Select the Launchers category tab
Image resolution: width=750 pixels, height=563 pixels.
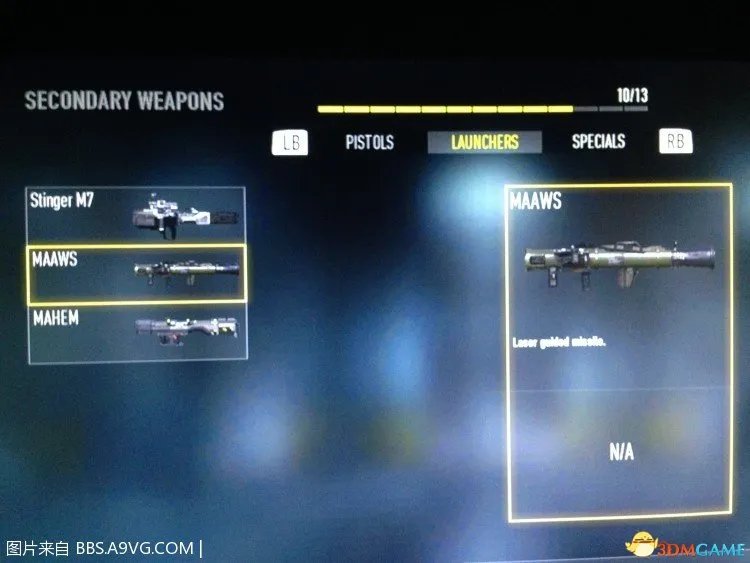[x=485, y=142]
